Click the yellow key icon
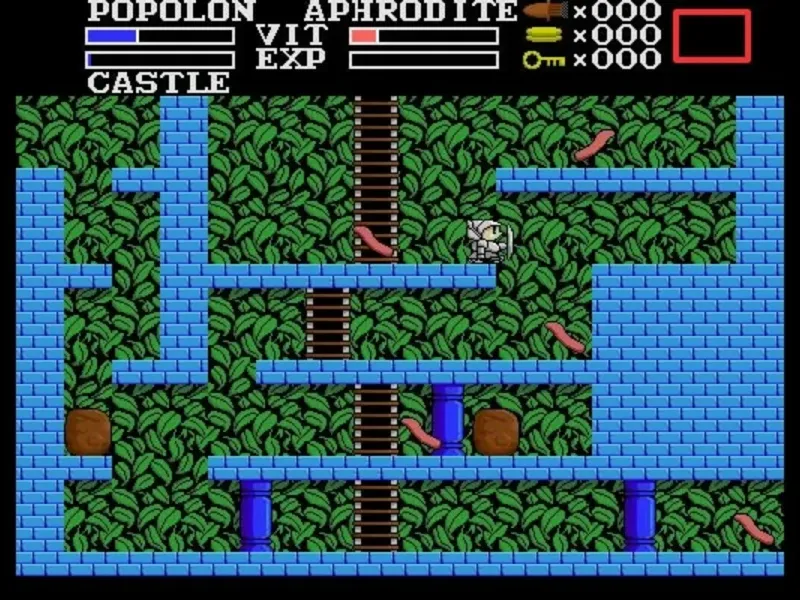The height and width of the screenshot is (600, 800). tap(545, 60)
